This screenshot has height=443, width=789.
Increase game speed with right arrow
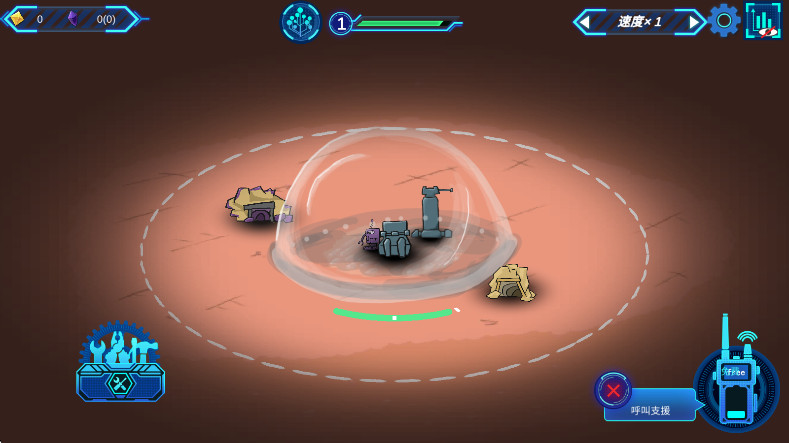pos(693,21)
